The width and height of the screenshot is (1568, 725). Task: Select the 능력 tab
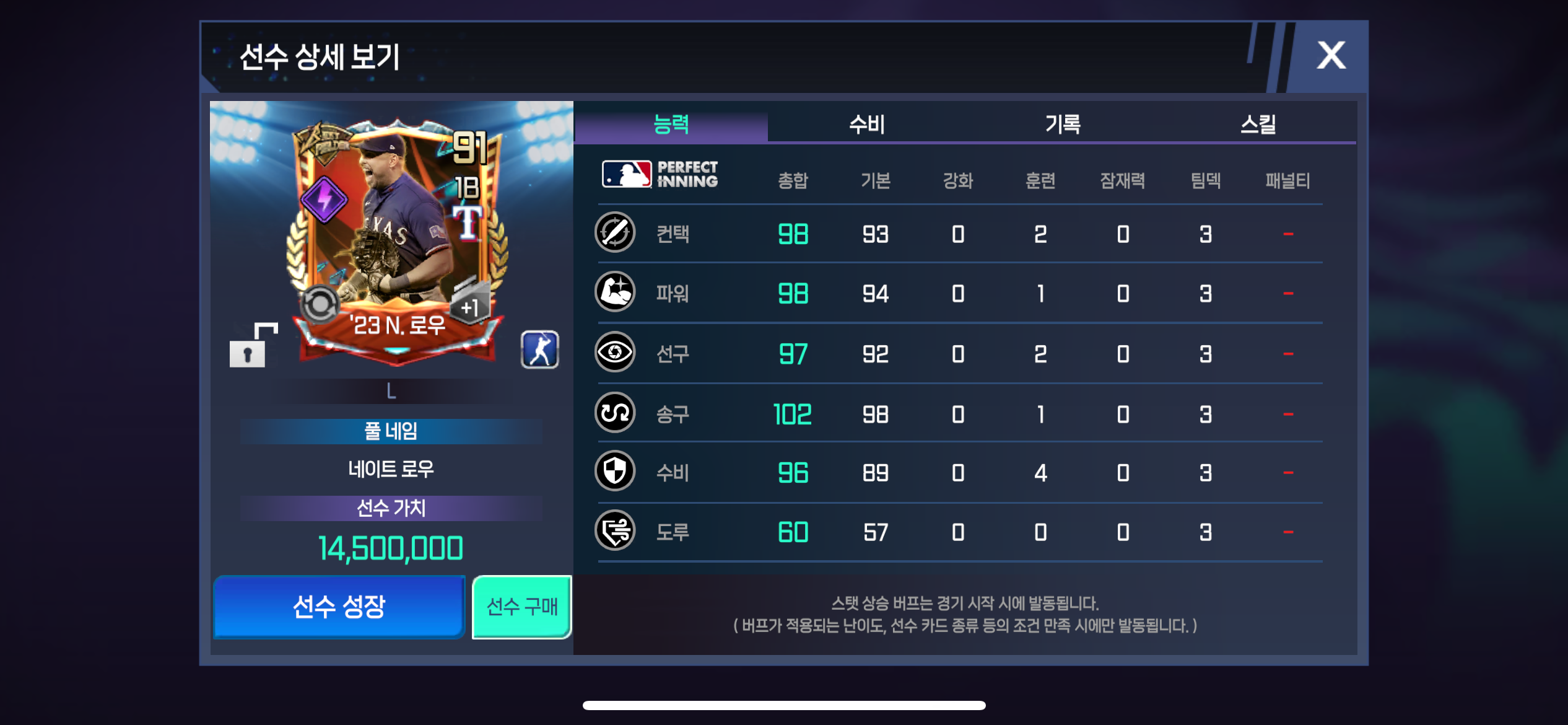point(671,125)
